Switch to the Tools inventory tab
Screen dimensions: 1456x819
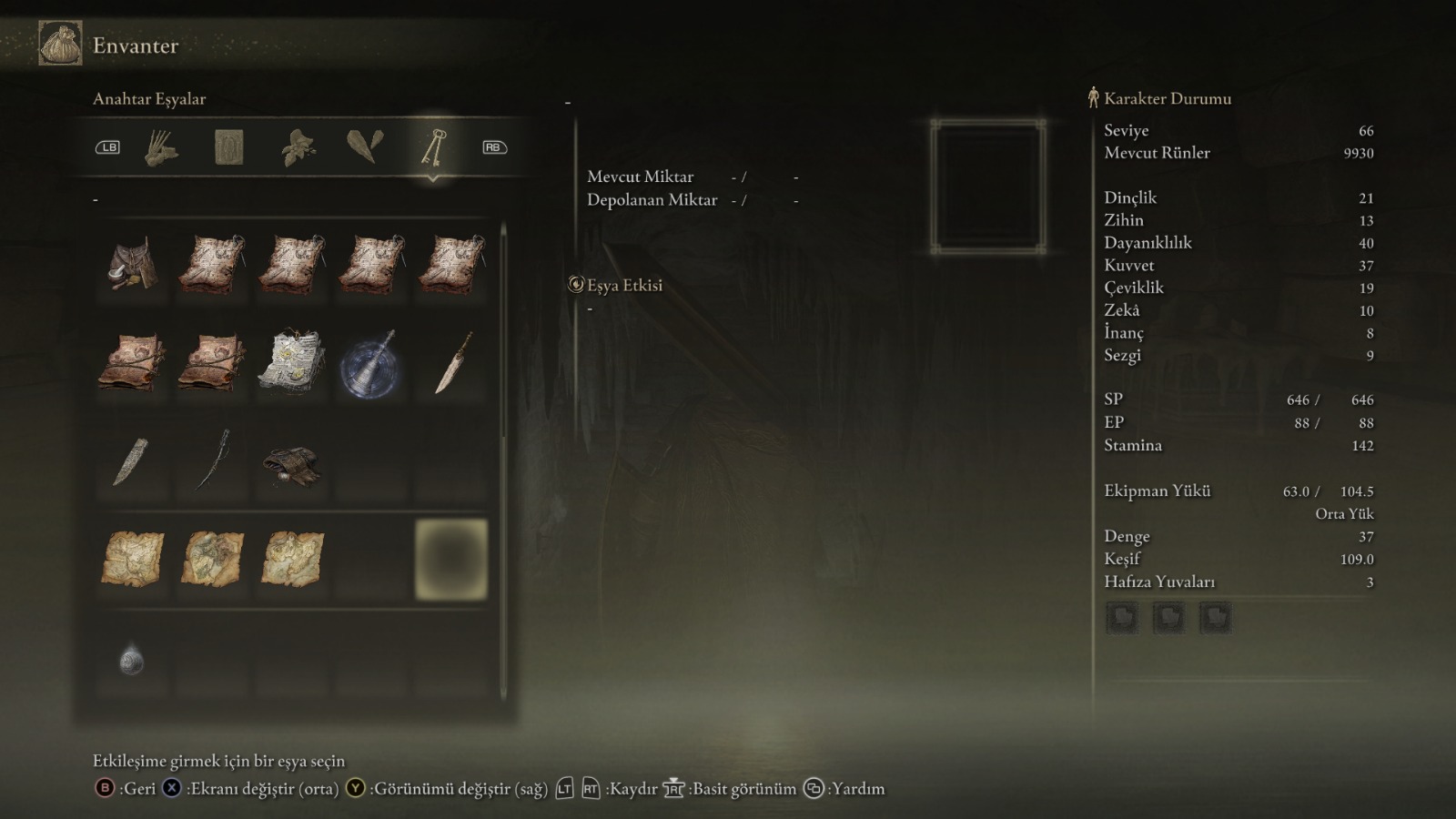161,147
